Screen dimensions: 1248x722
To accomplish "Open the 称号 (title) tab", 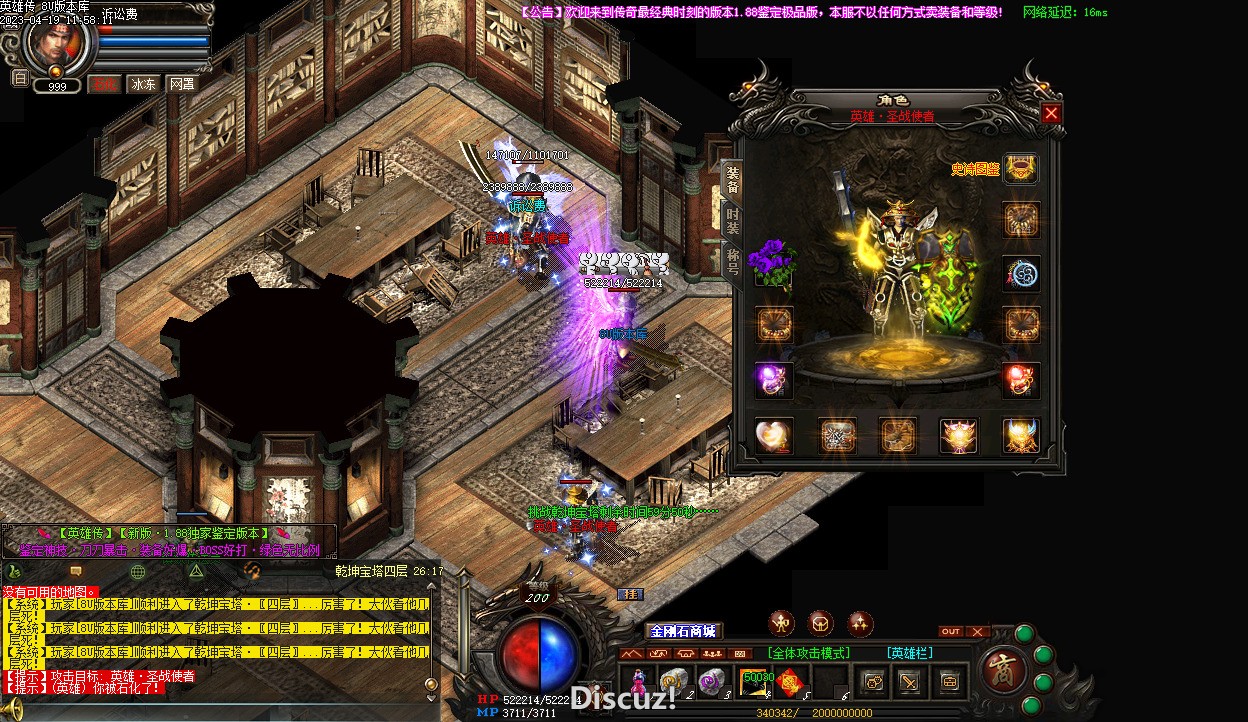I will (x=732, y=264).
